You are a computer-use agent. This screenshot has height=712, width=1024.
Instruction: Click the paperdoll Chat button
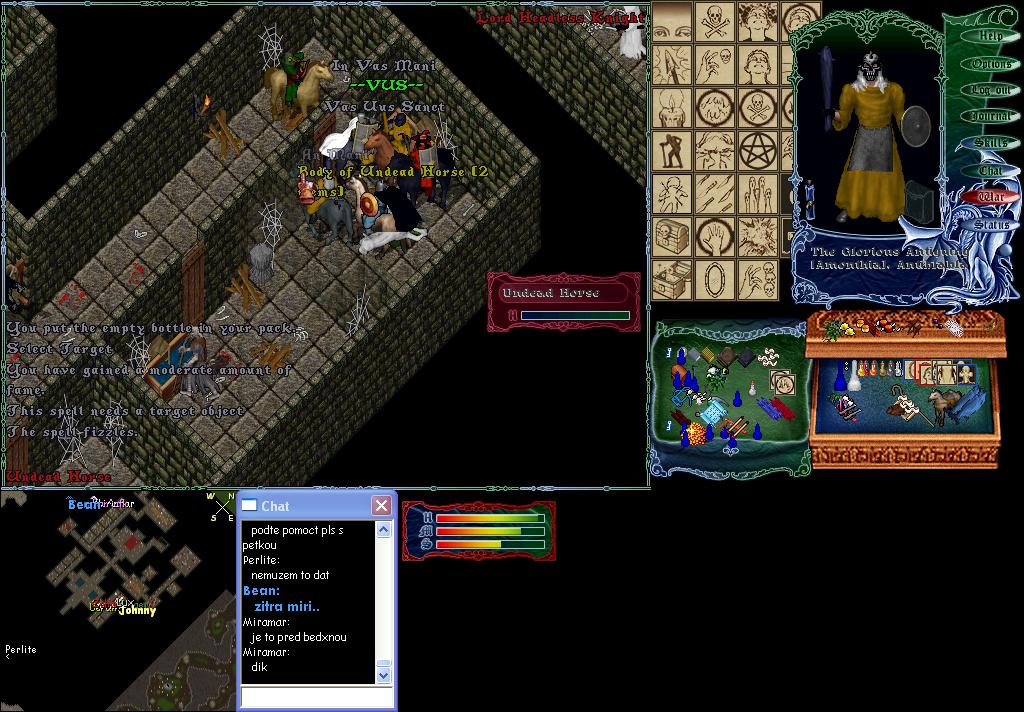pos(991,171)
